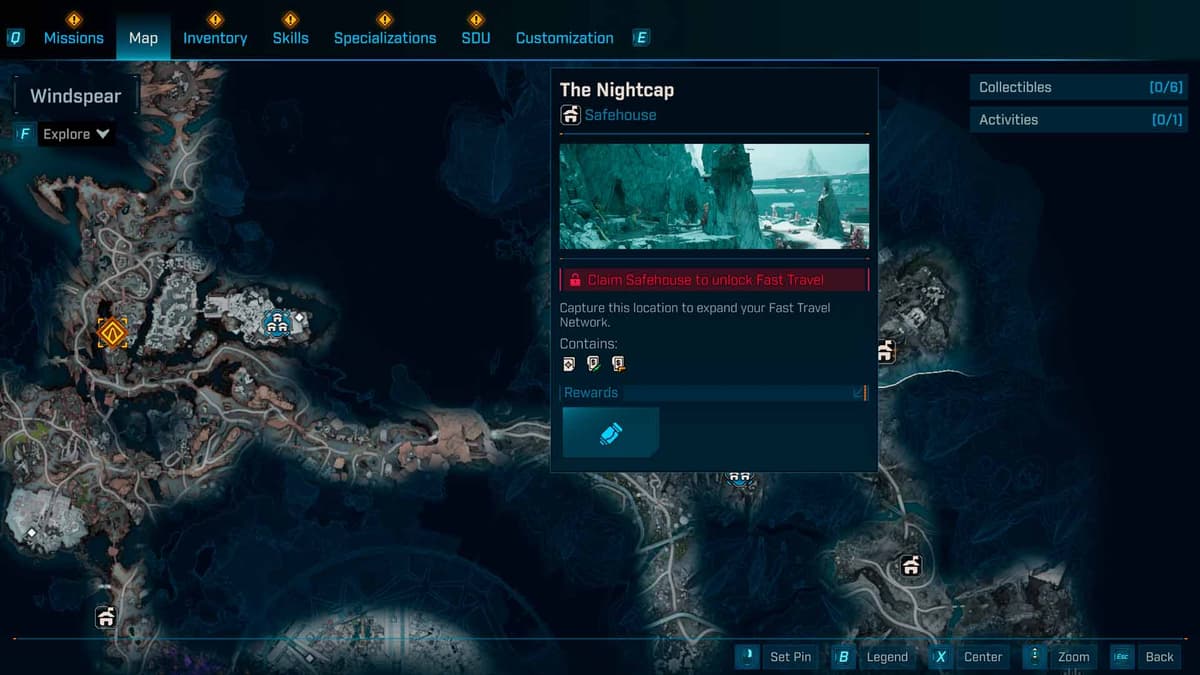The width and height of the screenshot is (1200, 675).
Task: Go to the Skills tab
Action: pyautogui.click(x=290, y=38)
